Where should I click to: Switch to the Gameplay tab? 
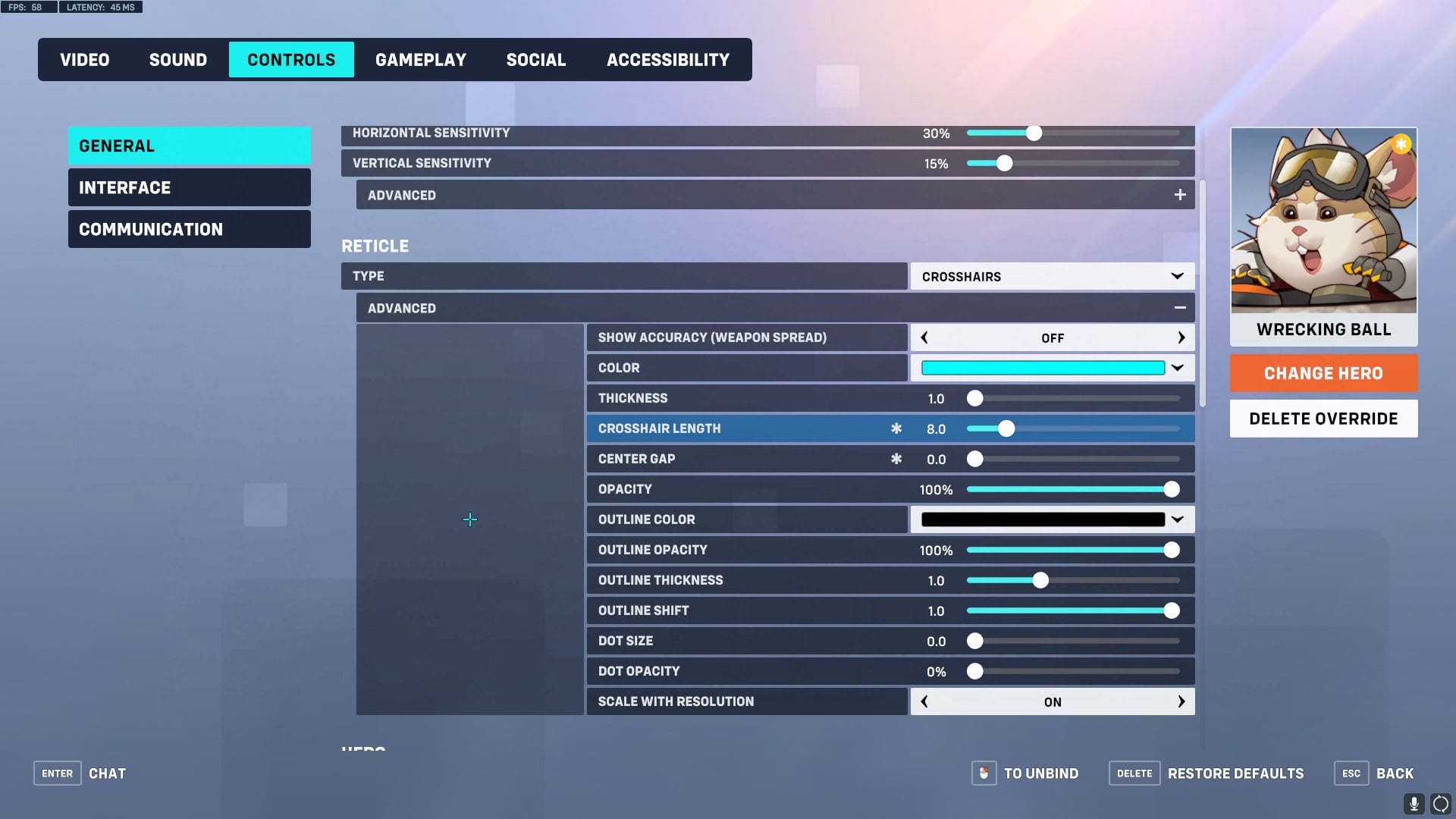(421, 59)
